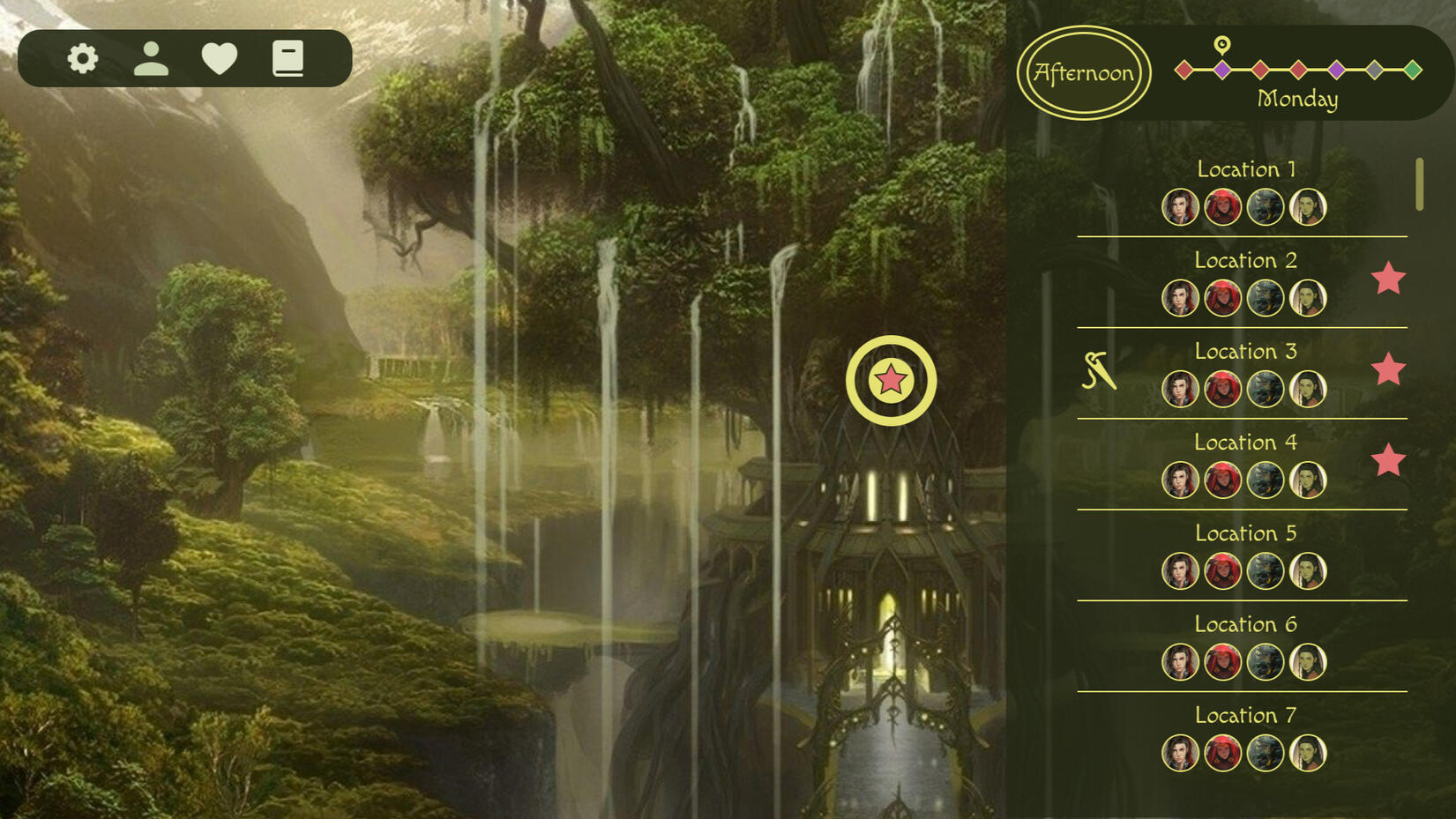
Task: Select the starred event marker on the map
Action: 892,381
